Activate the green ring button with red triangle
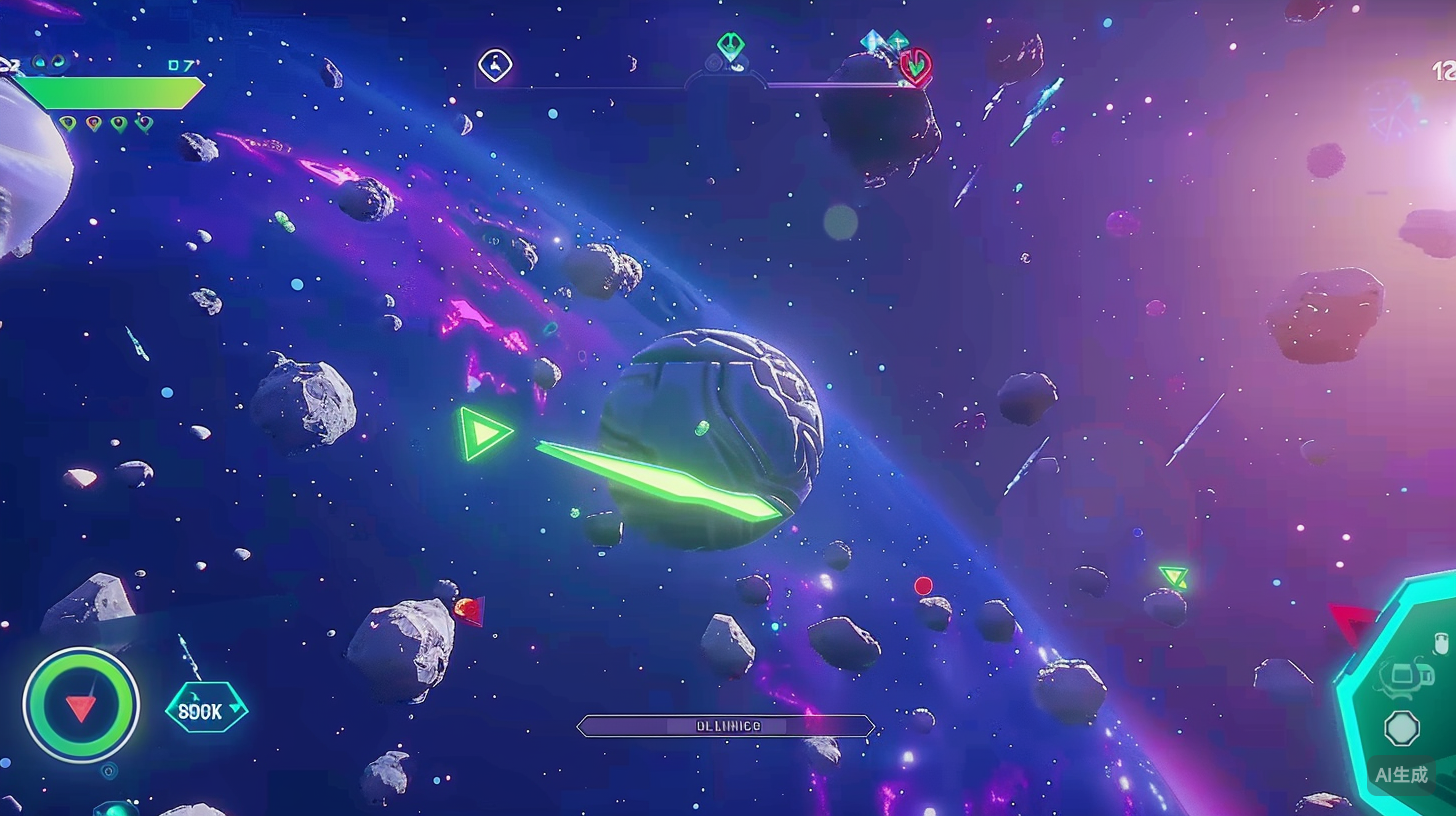The image size is (1456, 816). click(x=81, y=705)
